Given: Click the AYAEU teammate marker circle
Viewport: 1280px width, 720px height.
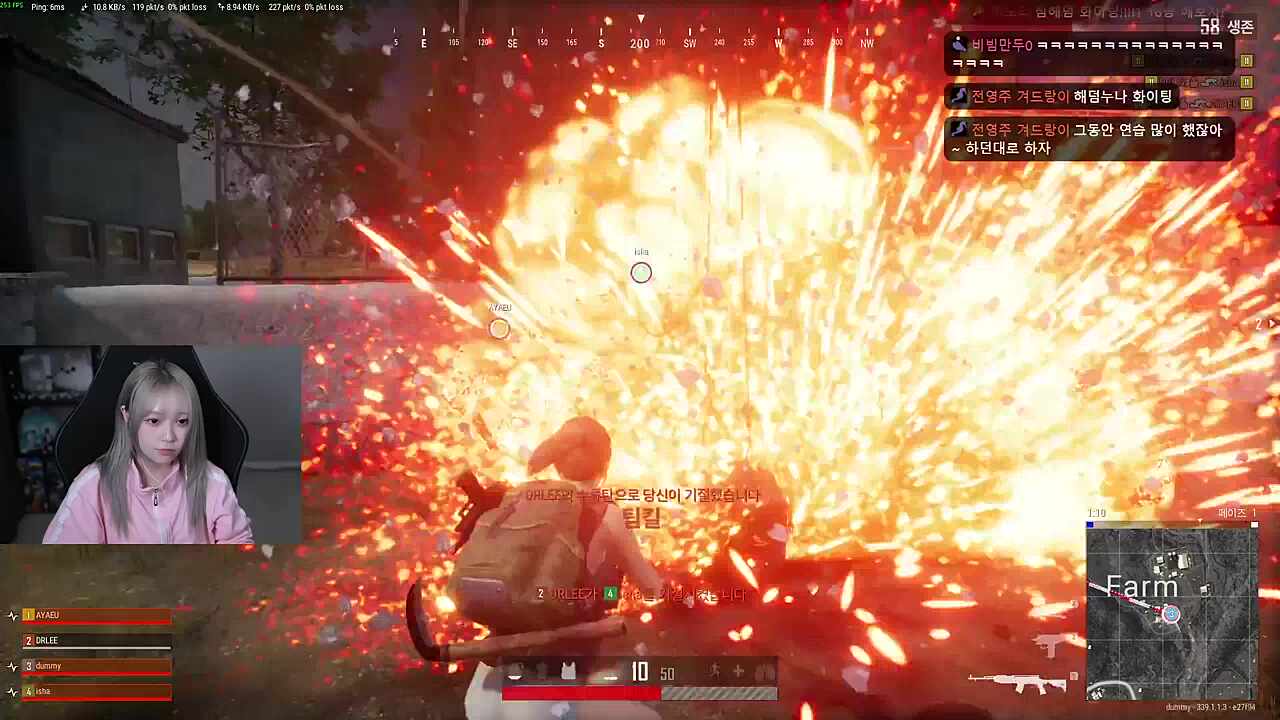Looking at the screenshot, I should point(499,329).
